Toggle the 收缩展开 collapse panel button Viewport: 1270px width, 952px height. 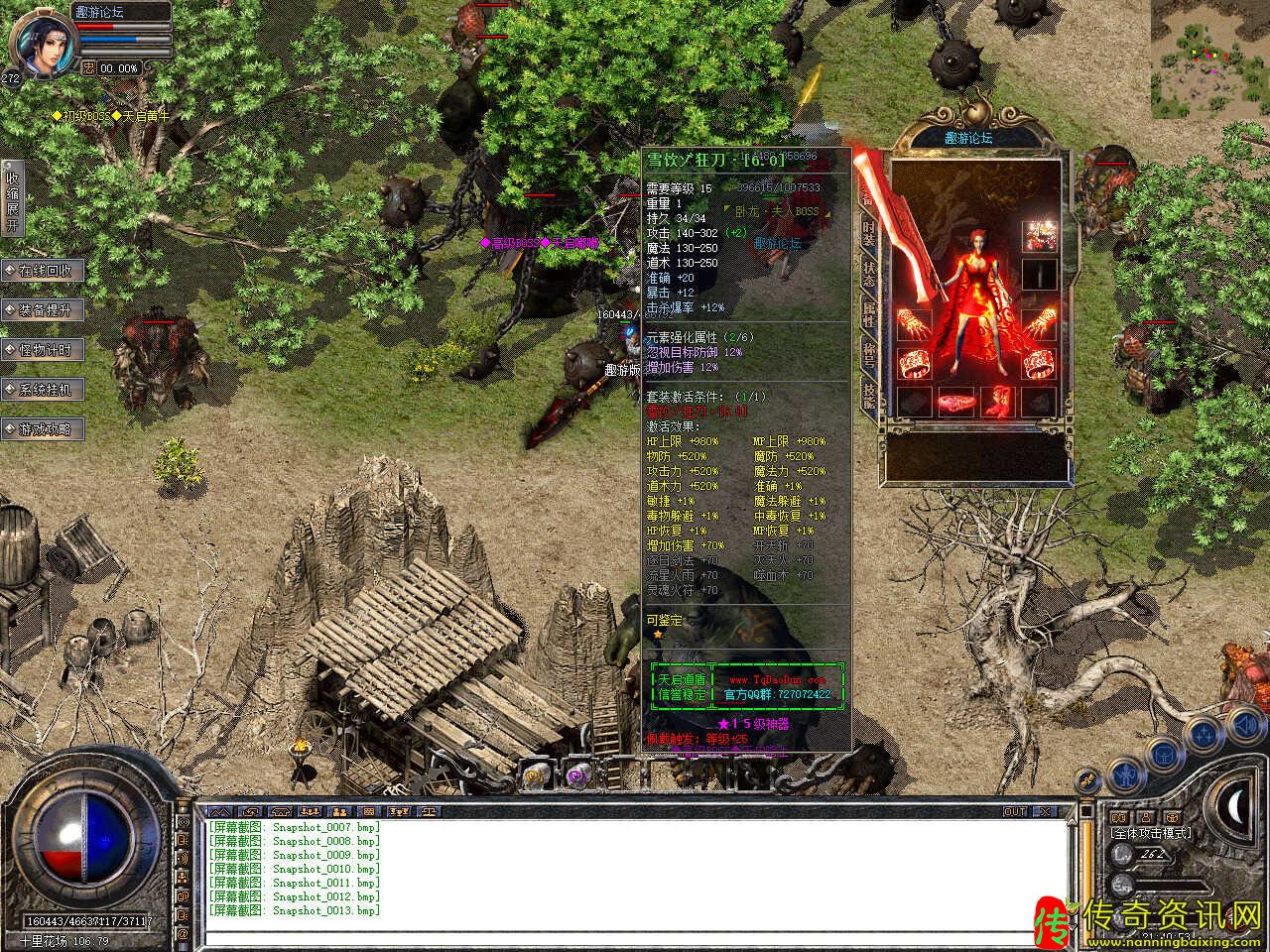12,198
